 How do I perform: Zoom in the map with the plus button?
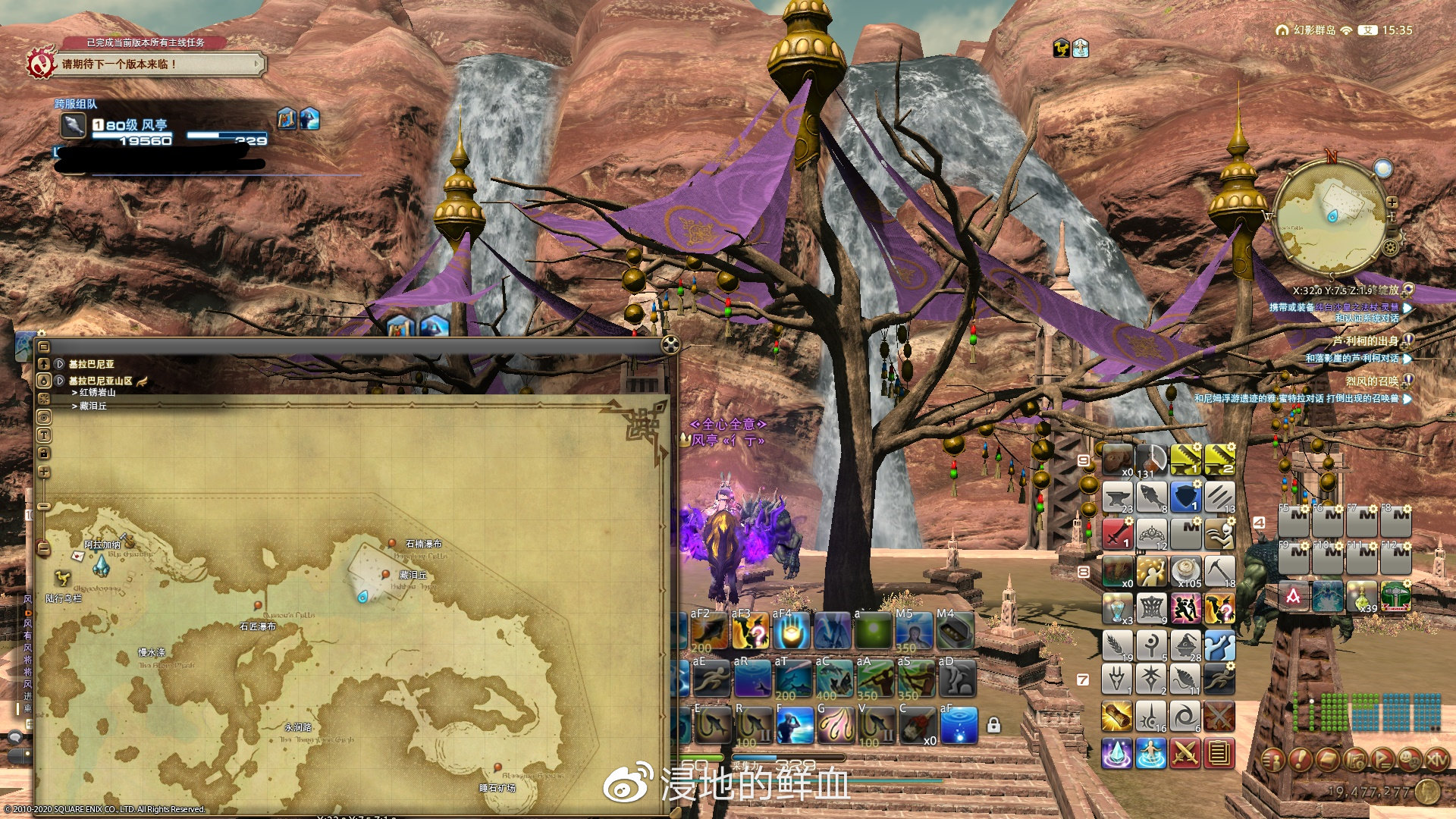44,472
